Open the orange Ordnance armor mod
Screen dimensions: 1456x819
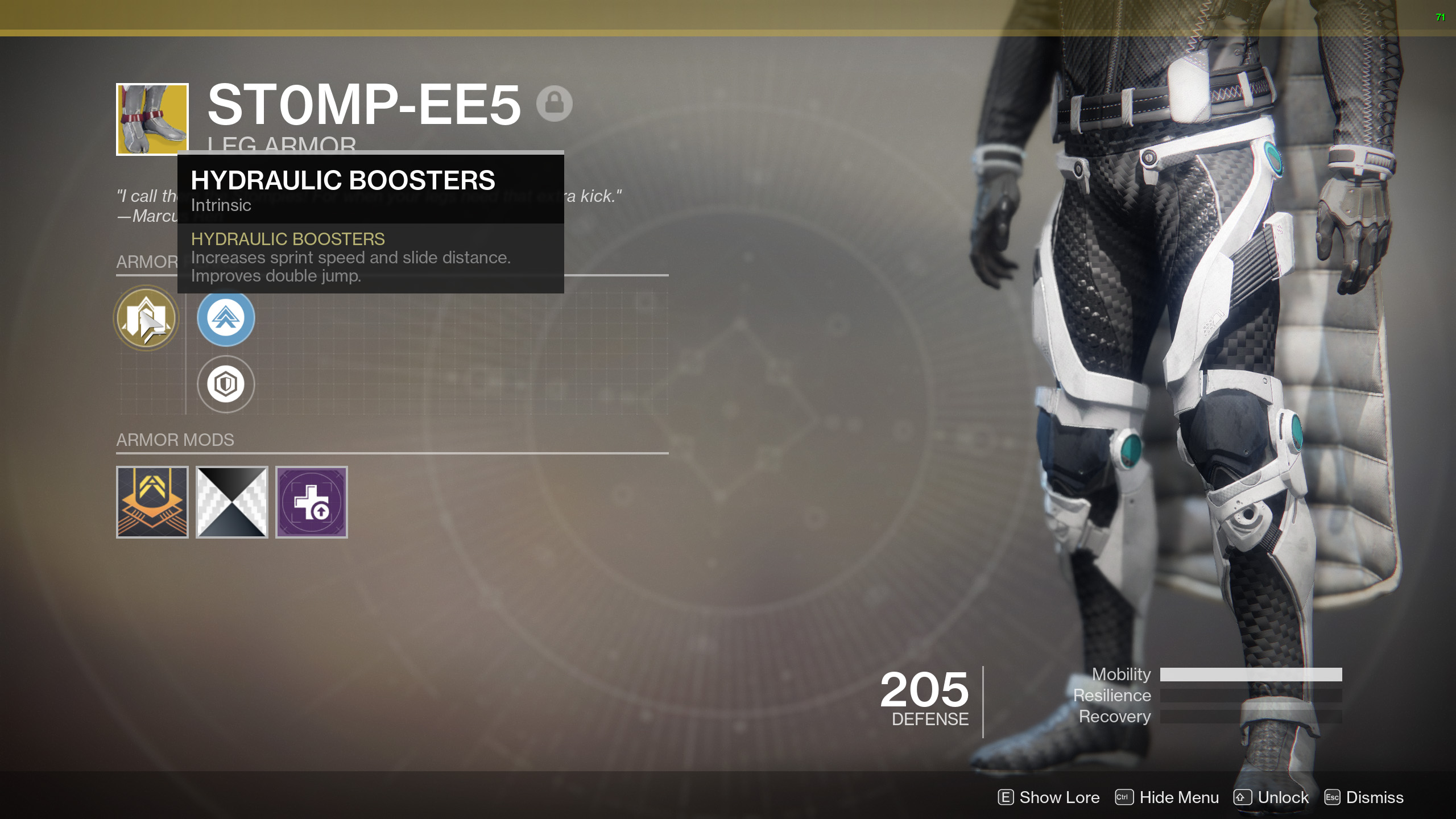point(152,503)
